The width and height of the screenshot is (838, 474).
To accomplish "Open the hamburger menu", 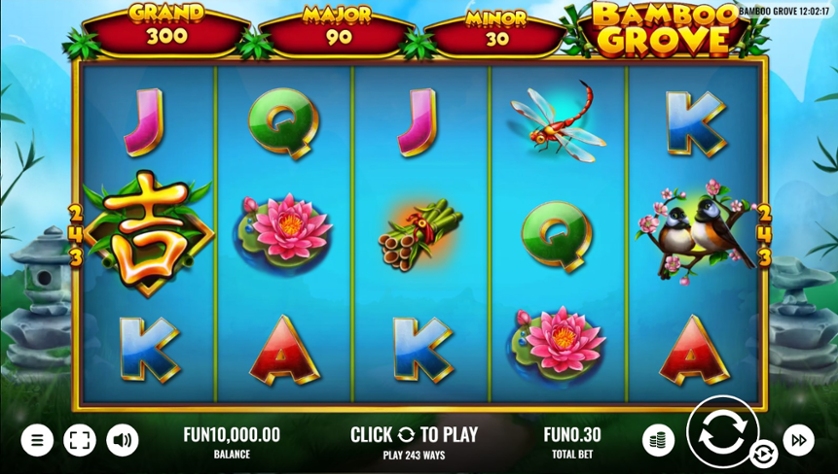I will [x=37, y=439].
